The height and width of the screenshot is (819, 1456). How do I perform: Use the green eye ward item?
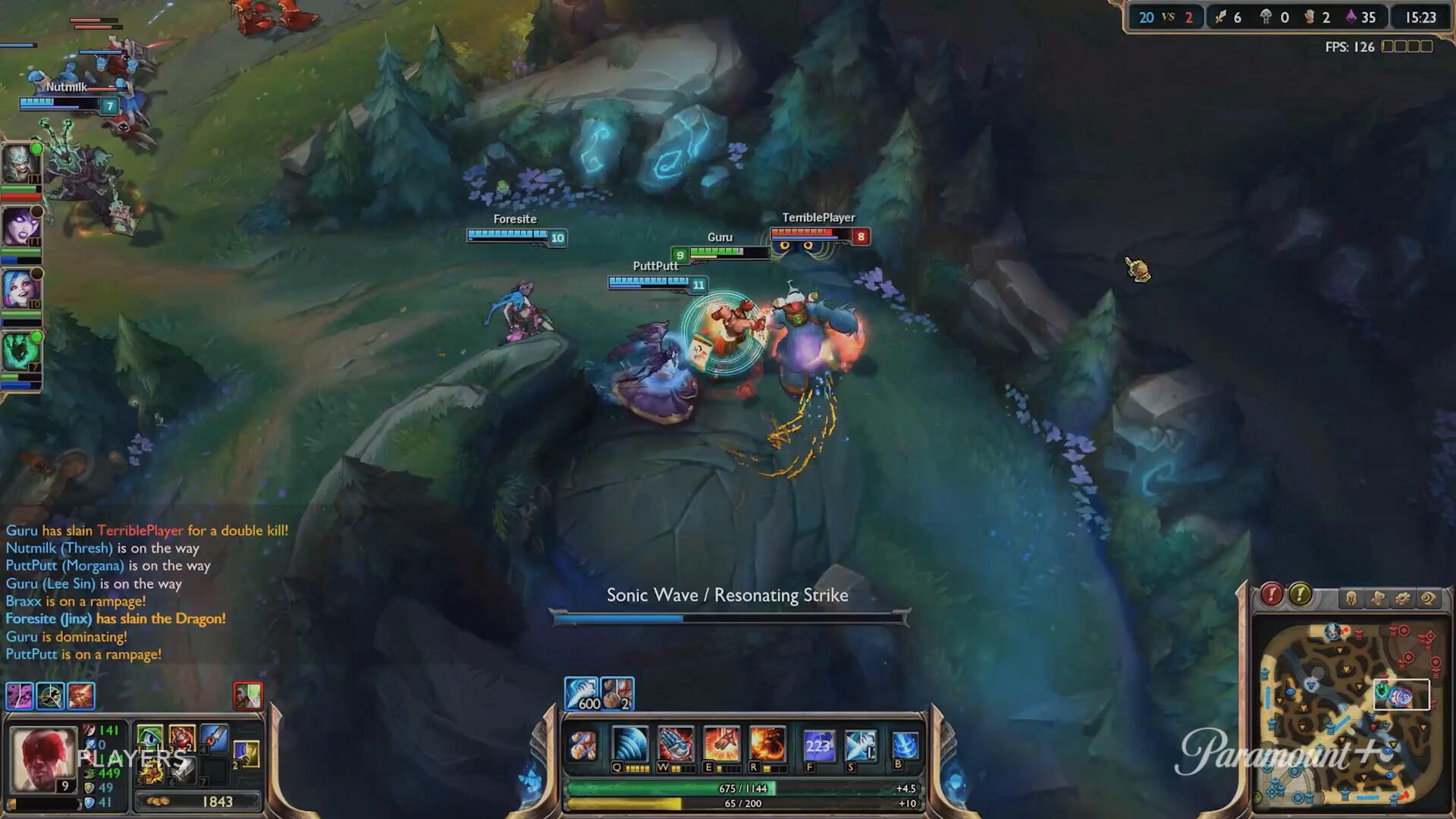149,737
